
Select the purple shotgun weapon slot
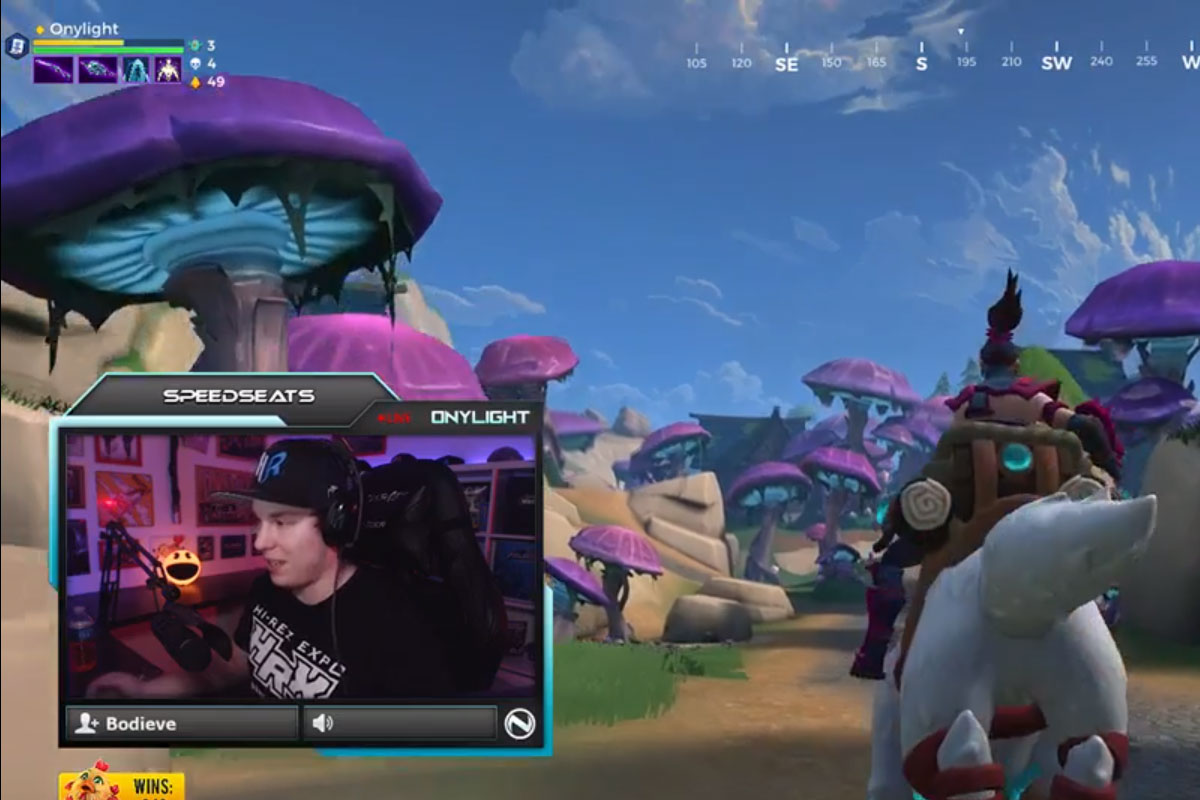pos(54,70)
